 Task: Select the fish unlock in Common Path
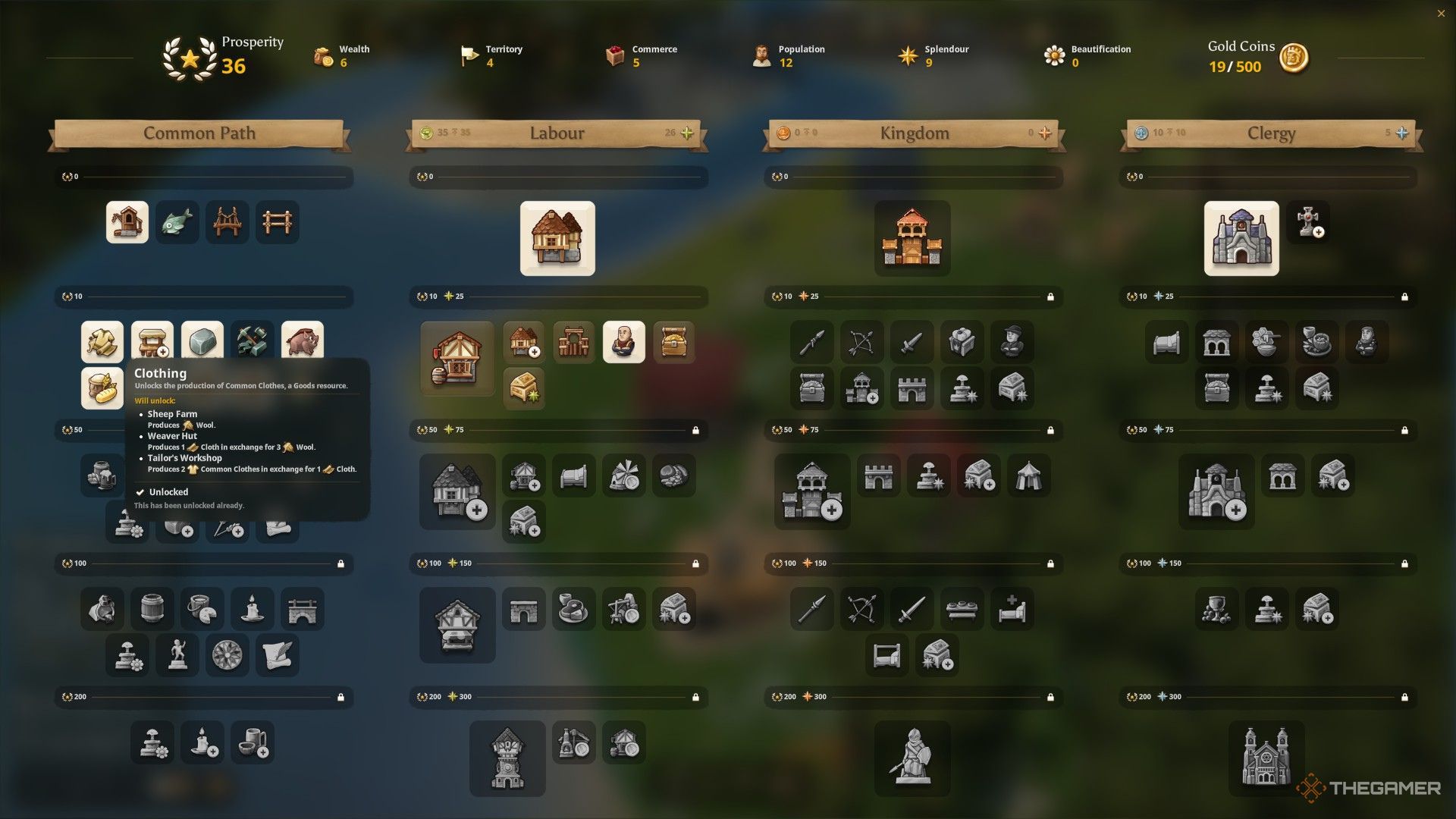177,221
